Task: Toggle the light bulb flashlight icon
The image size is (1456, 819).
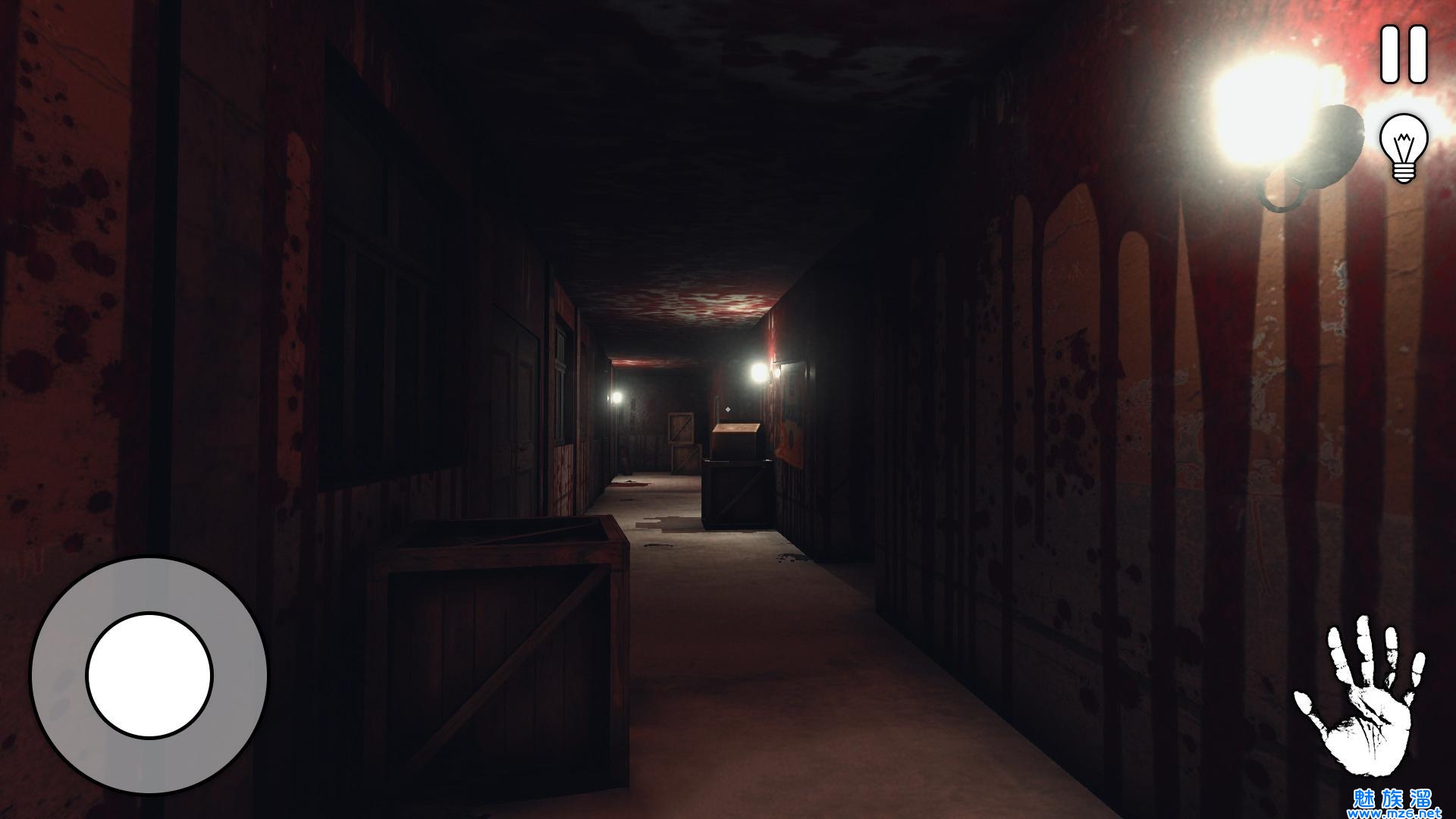Action: click(1403, 147)
